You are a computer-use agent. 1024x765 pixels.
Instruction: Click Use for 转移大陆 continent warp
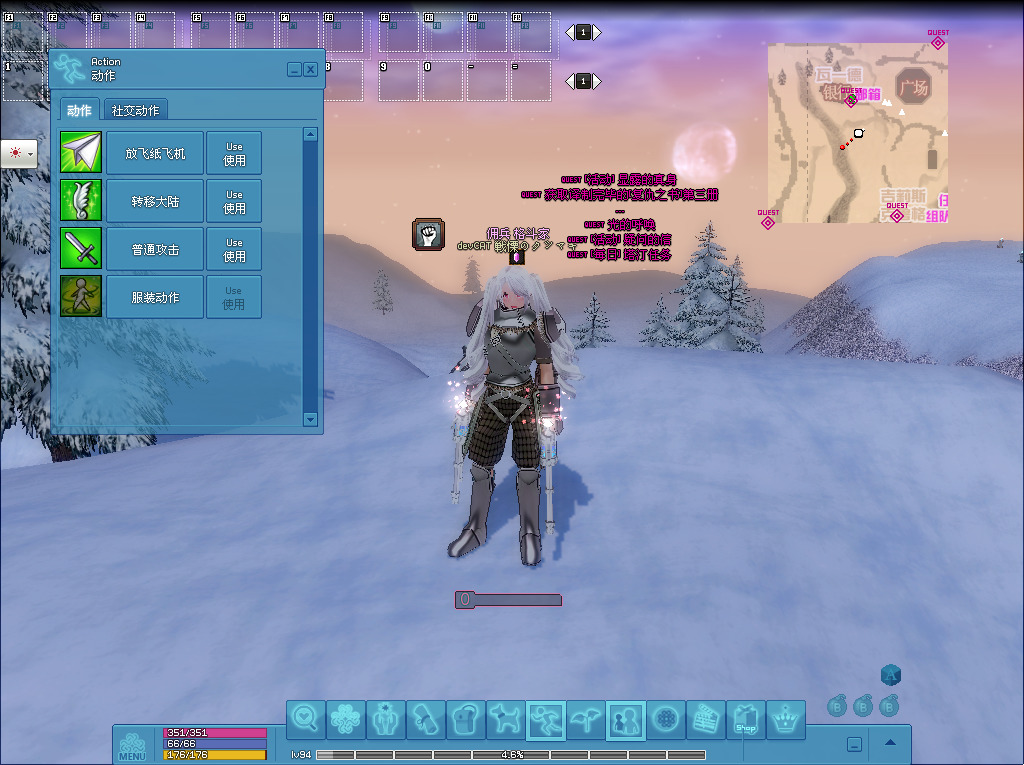[234, 201]
